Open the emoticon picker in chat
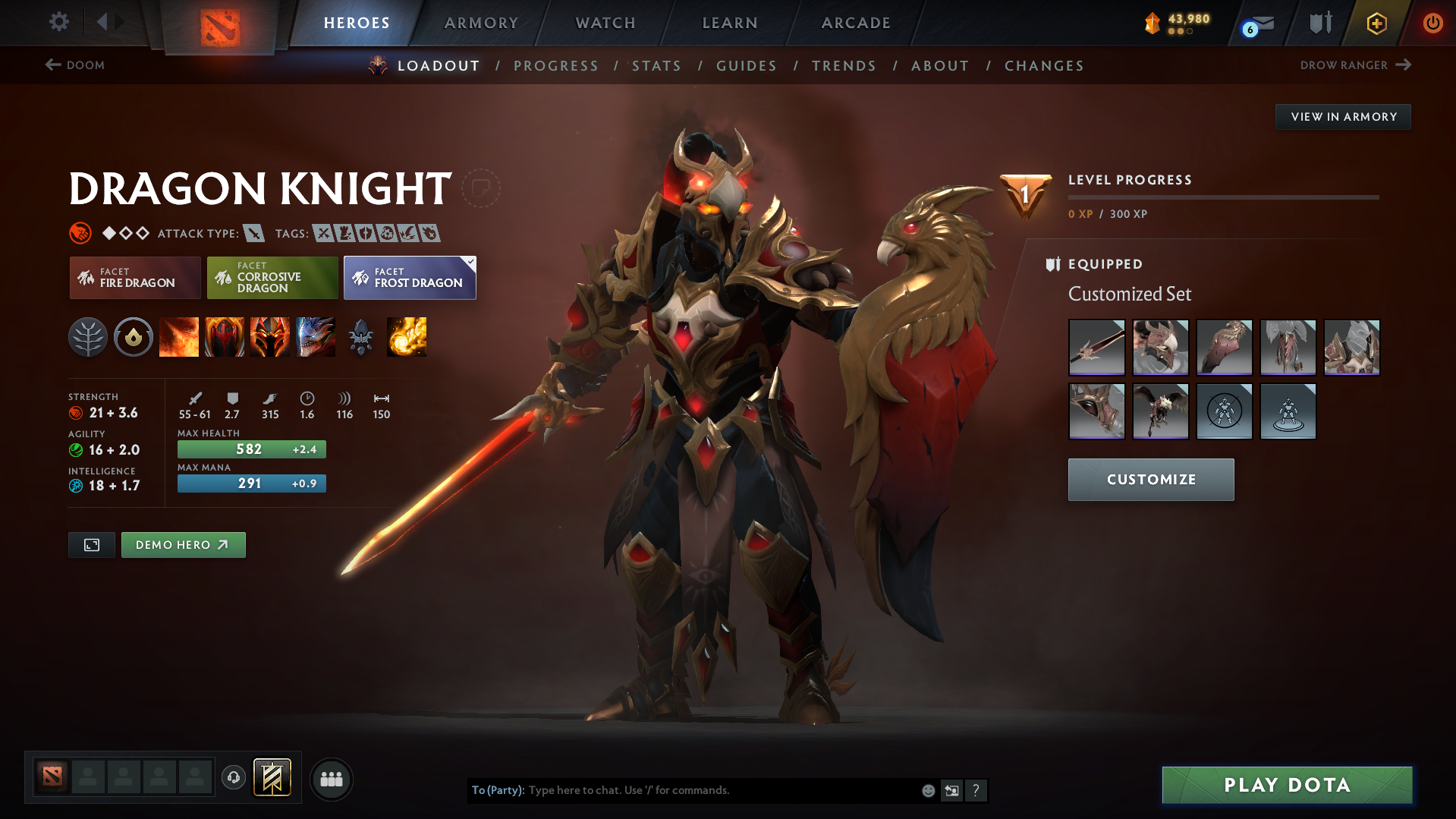Screen dimensions: 1456x819 [x=927, y=790]
